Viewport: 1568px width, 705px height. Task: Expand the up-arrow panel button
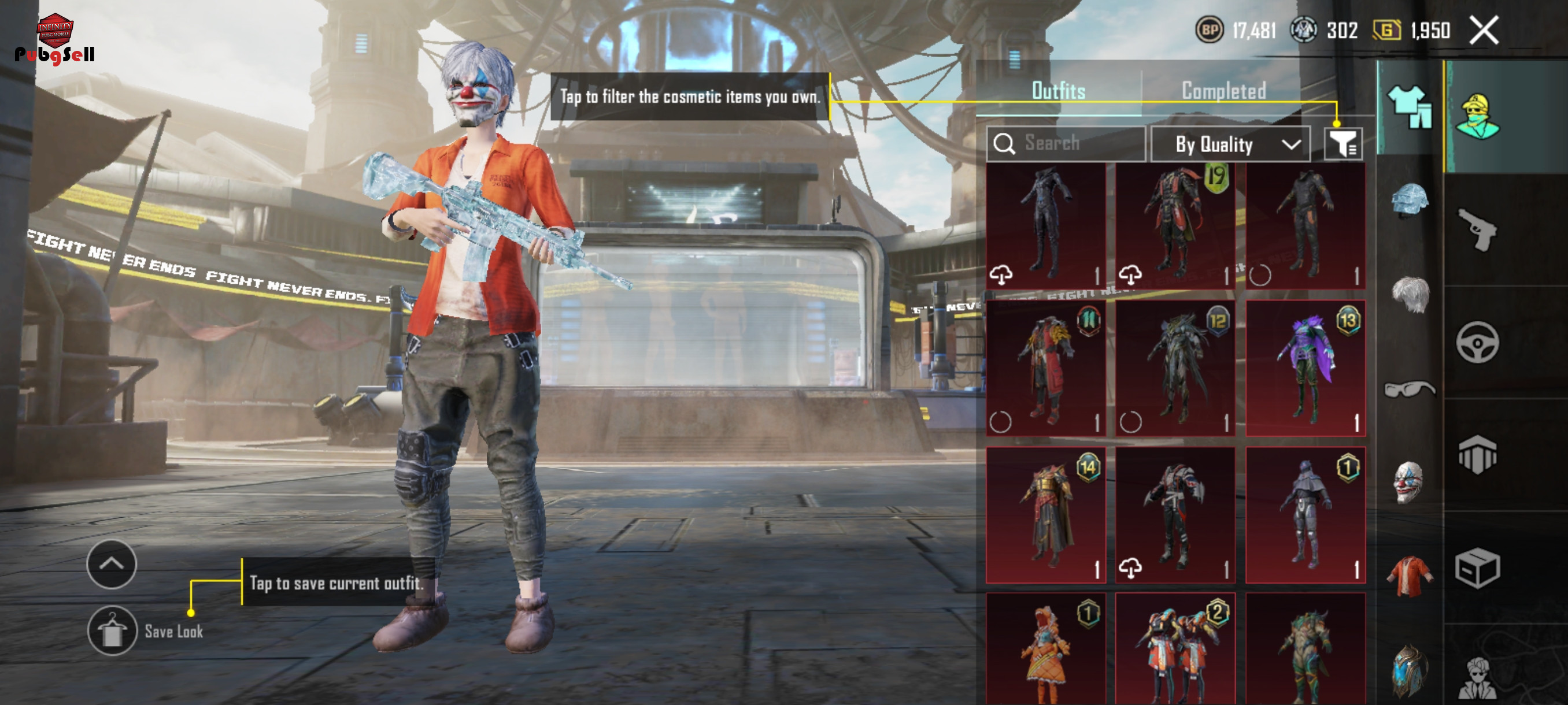[x=112, y=564]
